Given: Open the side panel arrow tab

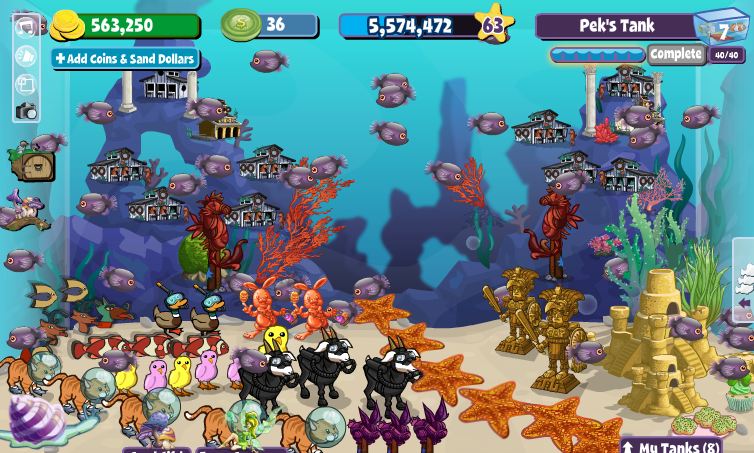Looking at the screenshot, I should pyautogui.click(x=743, y=303).
